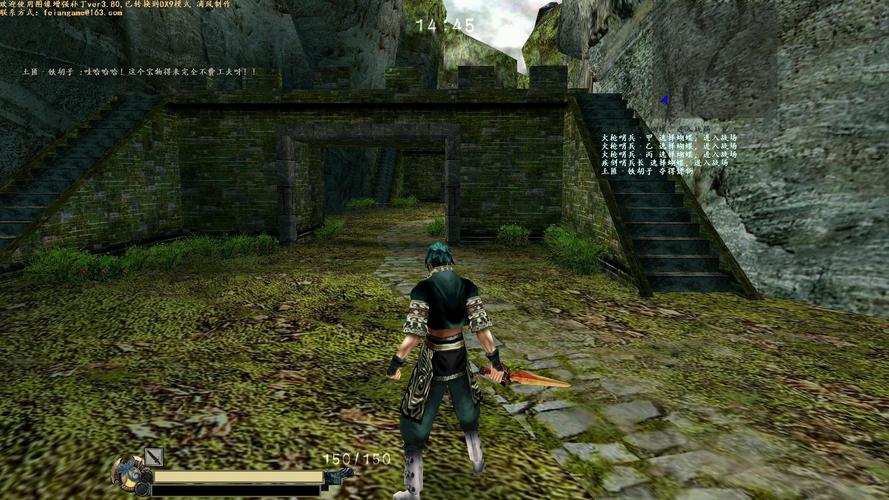Click the dagger weapon icon
The width and height of the screenshot is (889, 500).
click(x=153, y=458)
